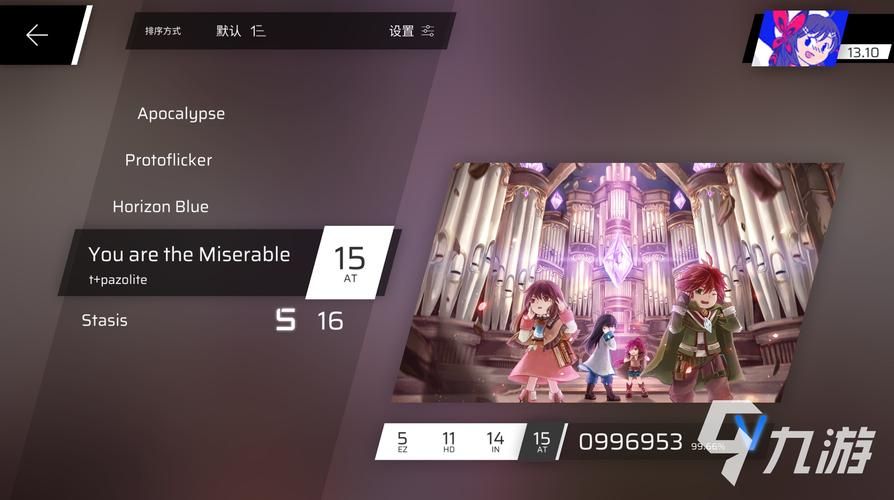
Task: Switch to HD difficulty level 11
Action: 449,441
